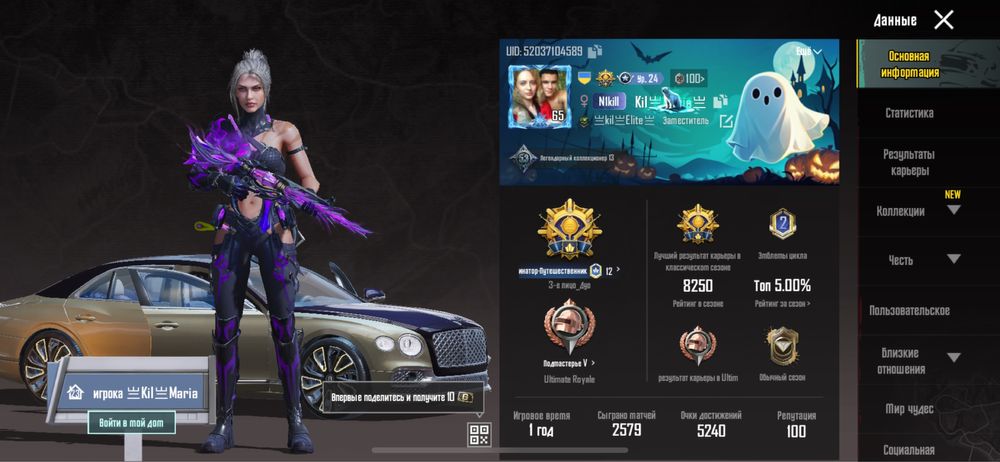
Task: Edit profile with the pencil icon
Action: tap(726, 122)
